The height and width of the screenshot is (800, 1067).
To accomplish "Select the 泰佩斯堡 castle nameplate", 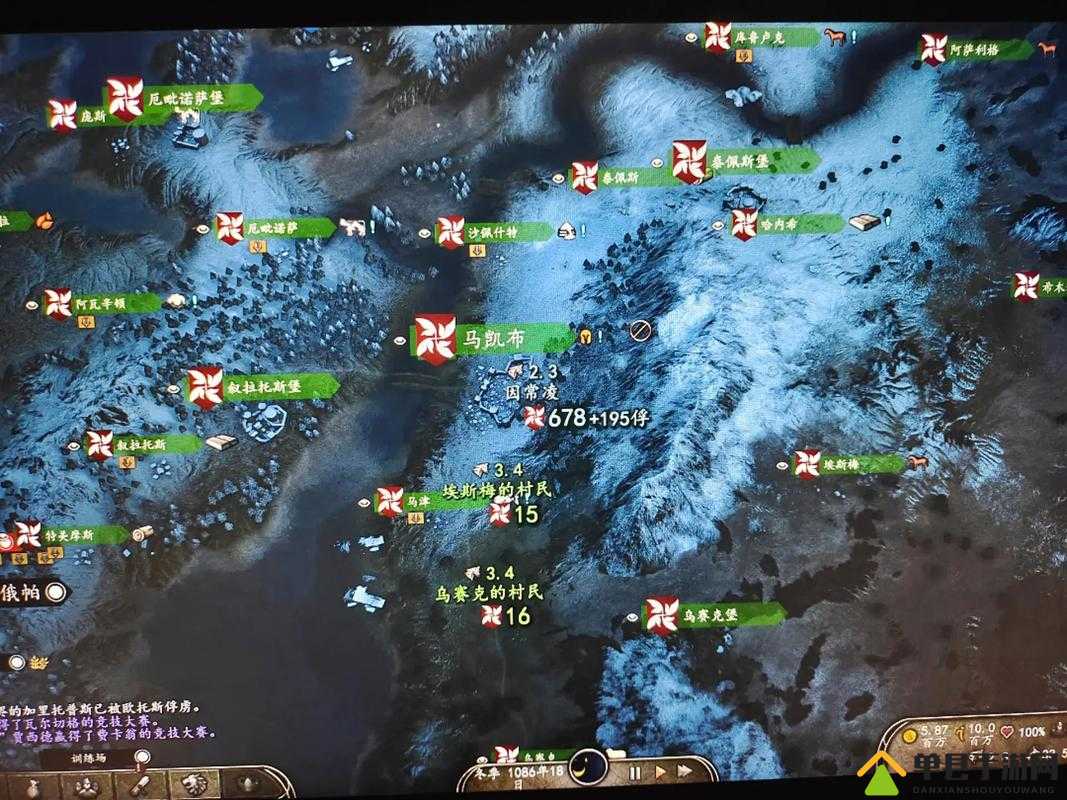I will (x=746, y=160).
